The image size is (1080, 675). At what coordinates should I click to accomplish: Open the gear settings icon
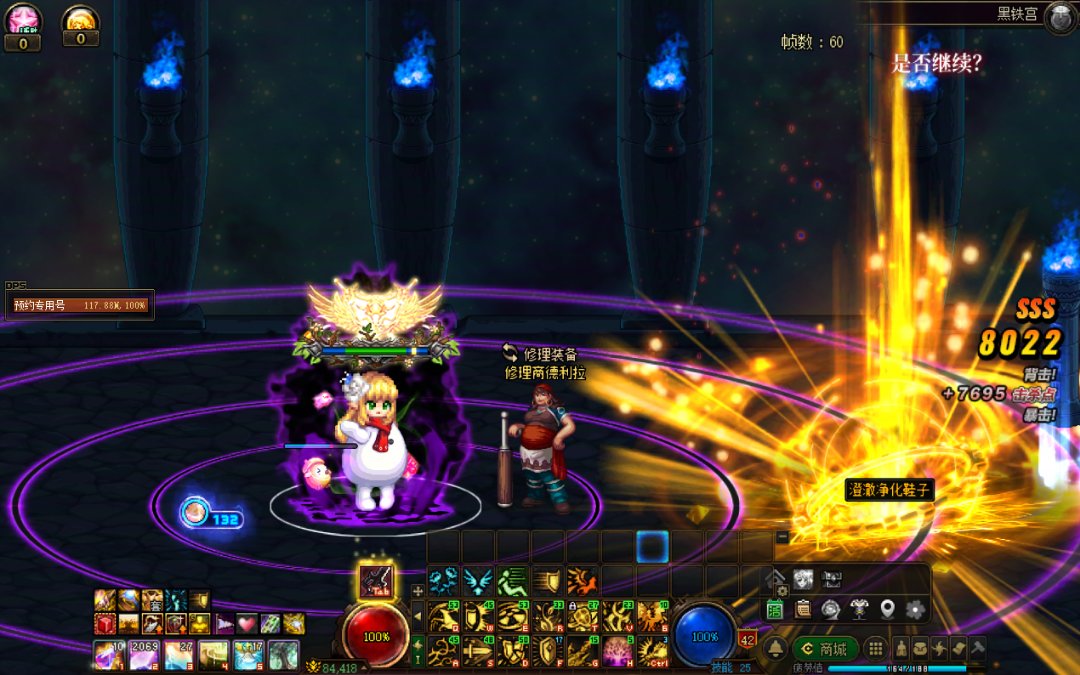(x=913, y=608)
